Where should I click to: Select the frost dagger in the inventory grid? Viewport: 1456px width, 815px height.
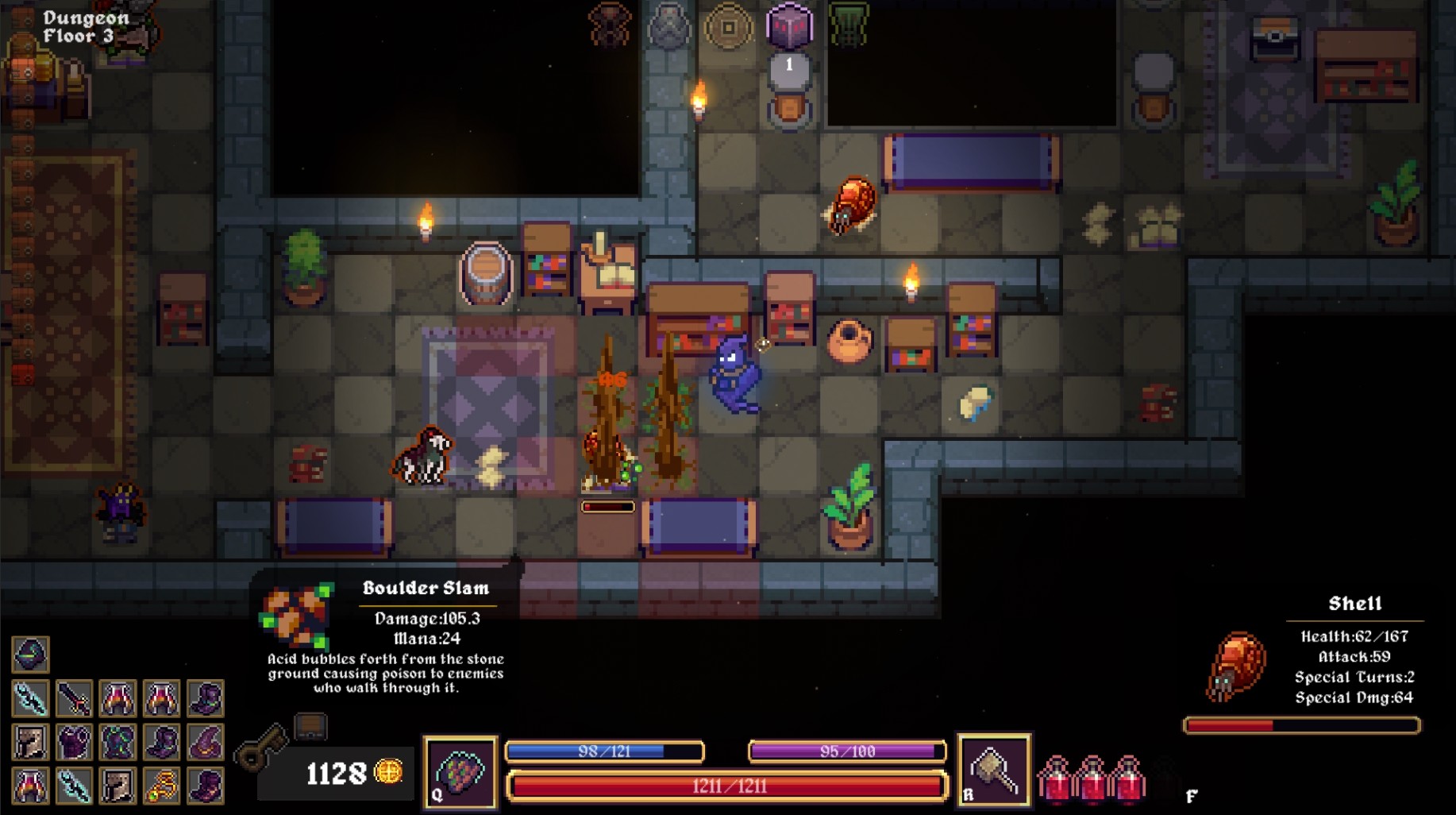(x=30, y=697)
